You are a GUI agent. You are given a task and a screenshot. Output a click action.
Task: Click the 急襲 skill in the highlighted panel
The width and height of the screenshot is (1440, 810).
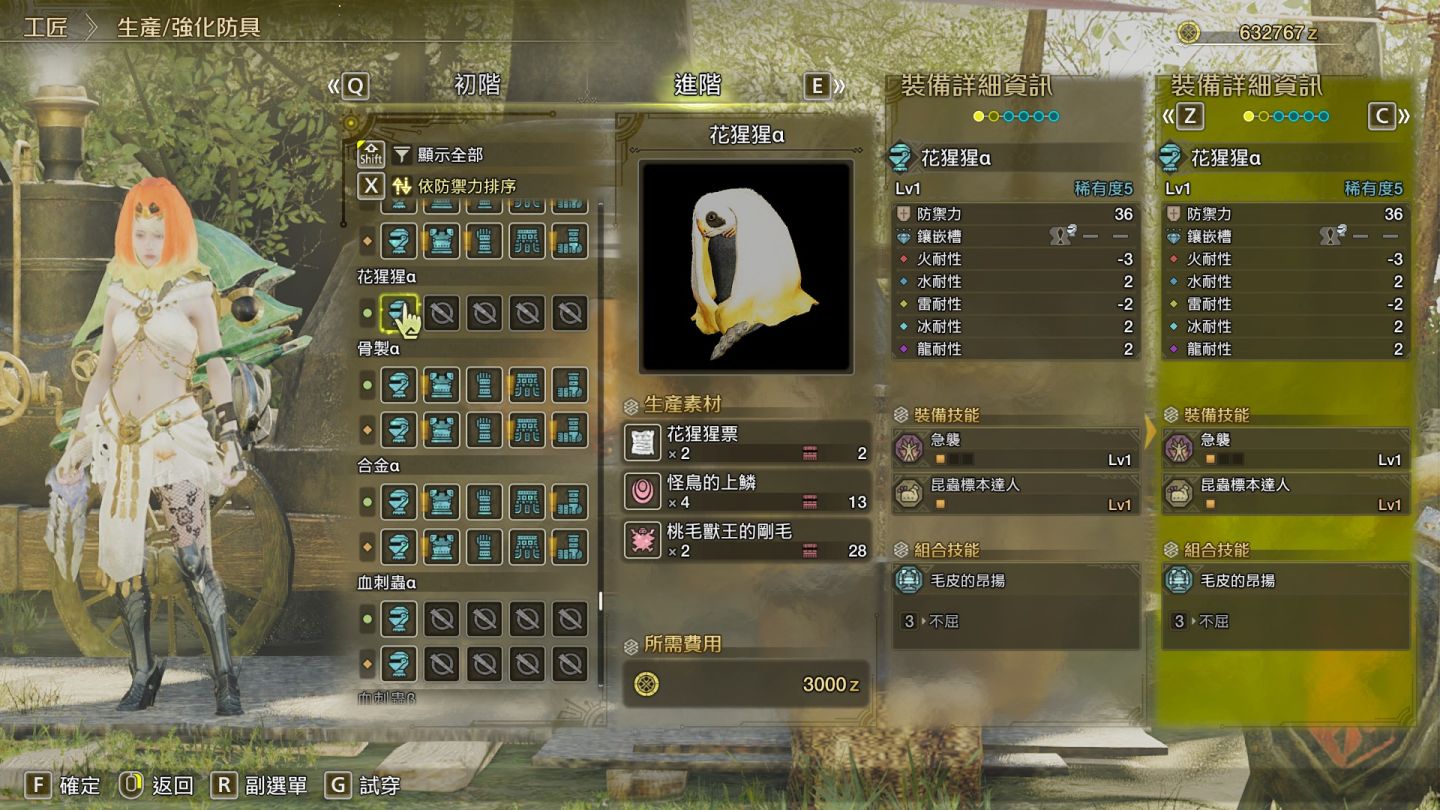point(1285,449)
